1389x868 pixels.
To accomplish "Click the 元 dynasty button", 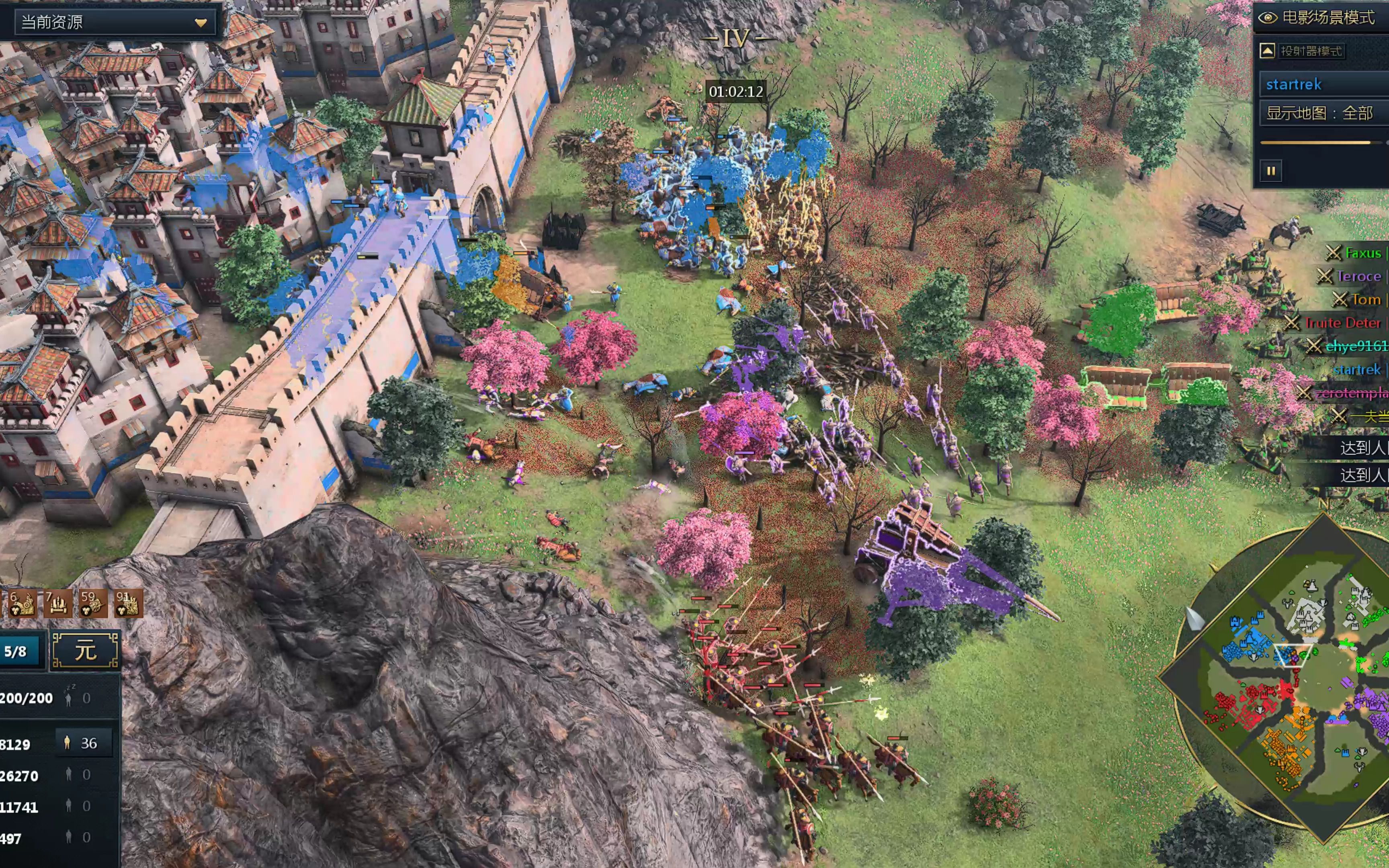I will tap(86, 651).
